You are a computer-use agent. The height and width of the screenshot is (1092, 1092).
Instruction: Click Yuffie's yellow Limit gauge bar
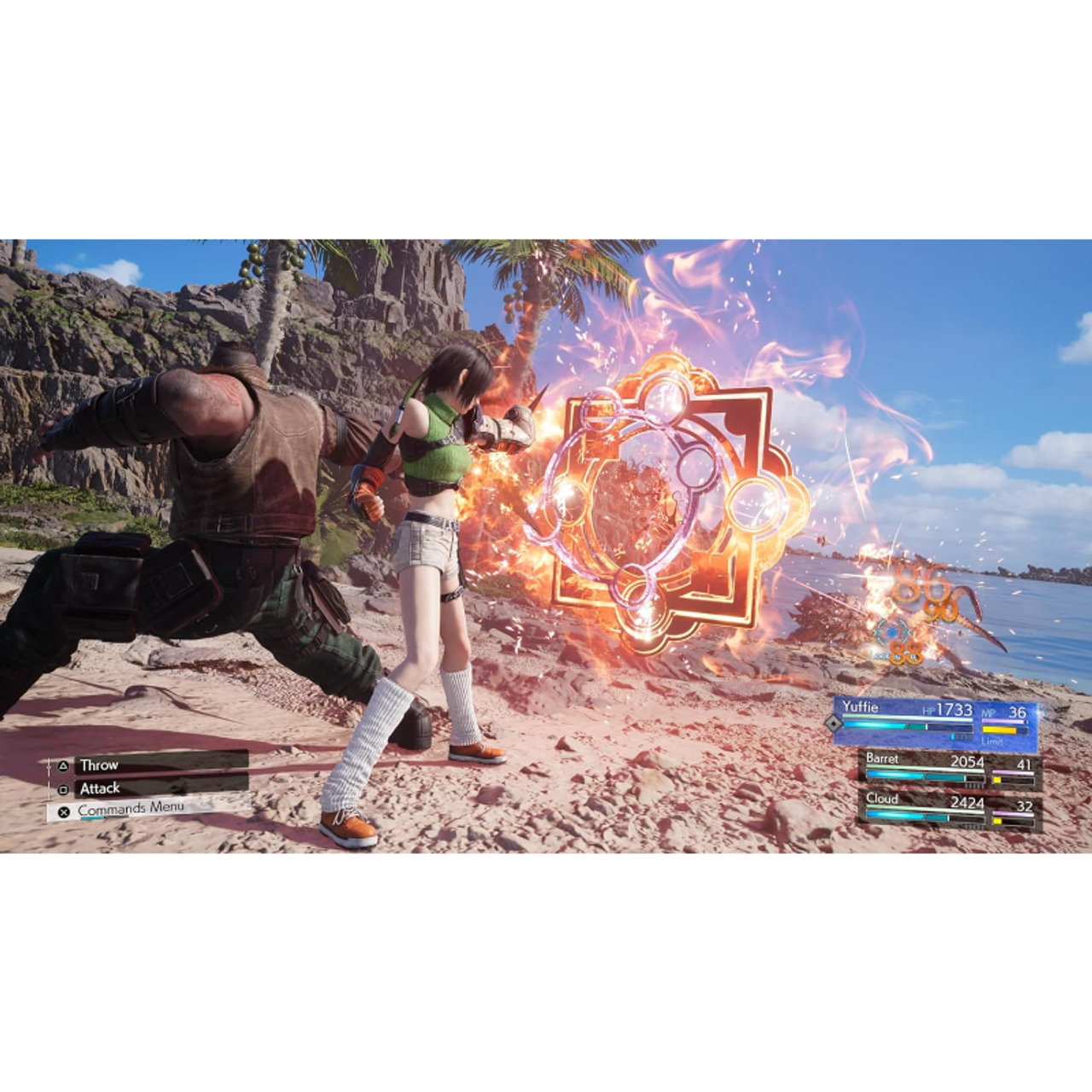[x=999, y=729]
